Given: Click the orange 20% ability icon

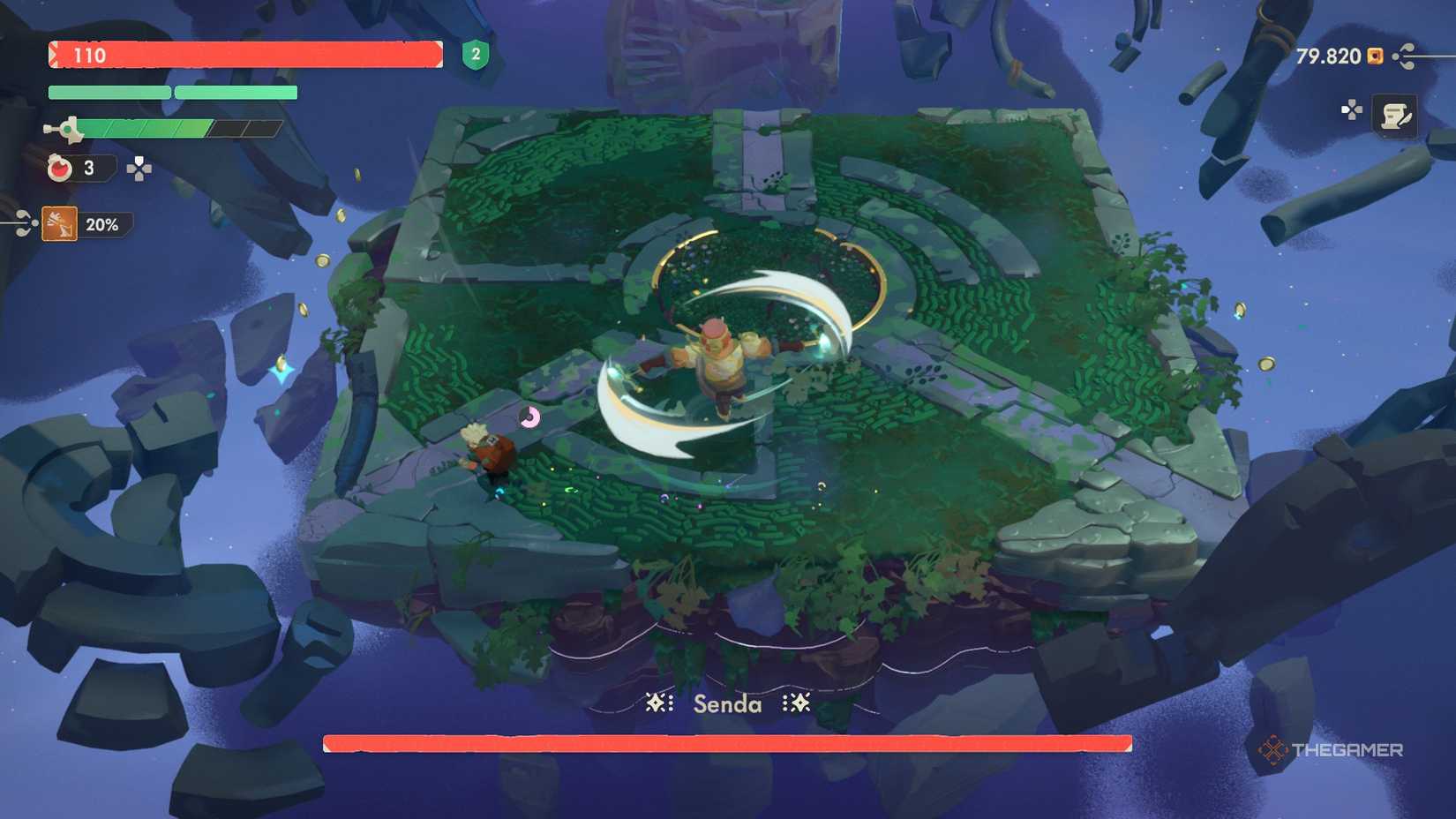Looking at the screenshot, I should point(60,224).
